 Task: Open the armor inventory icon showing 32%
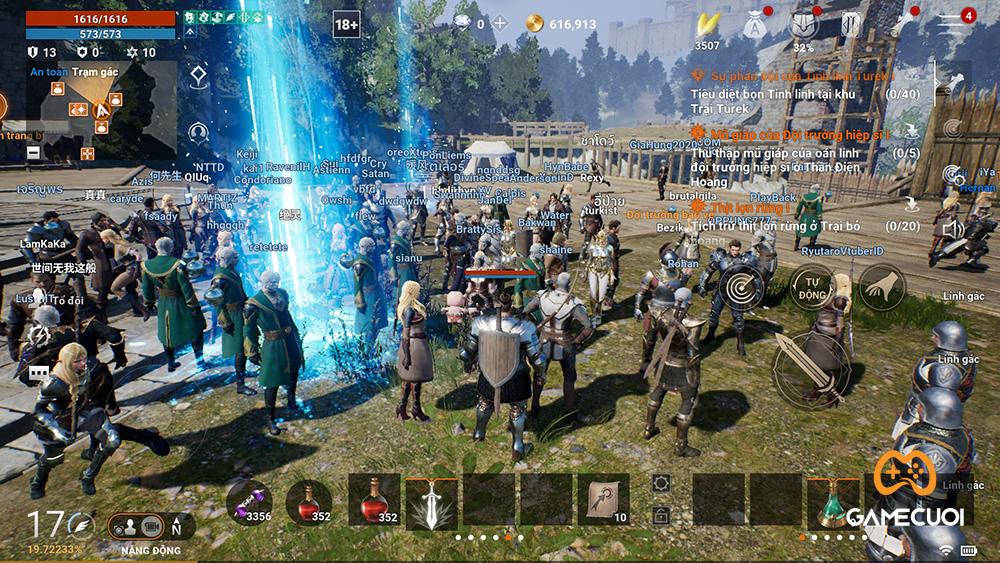(x=804, y=24)
